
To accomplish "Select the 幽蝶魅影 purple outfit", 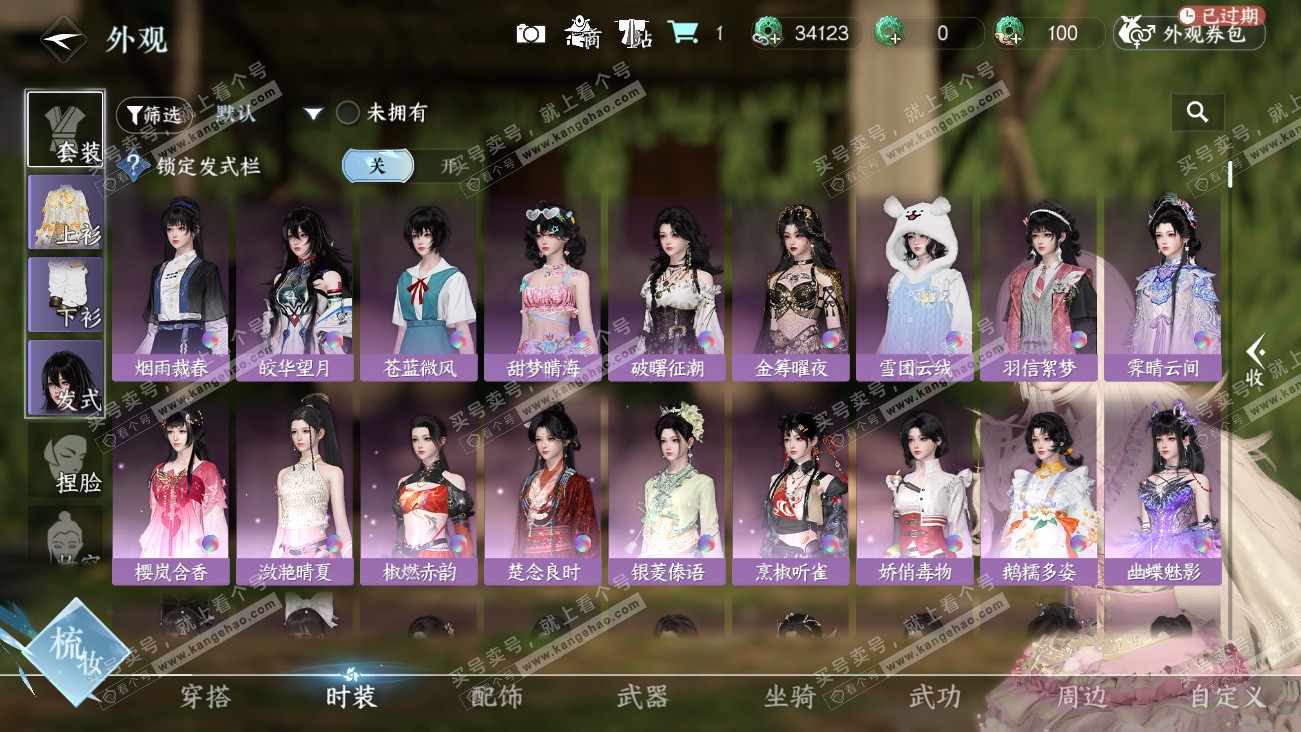I will (1162, 492).
